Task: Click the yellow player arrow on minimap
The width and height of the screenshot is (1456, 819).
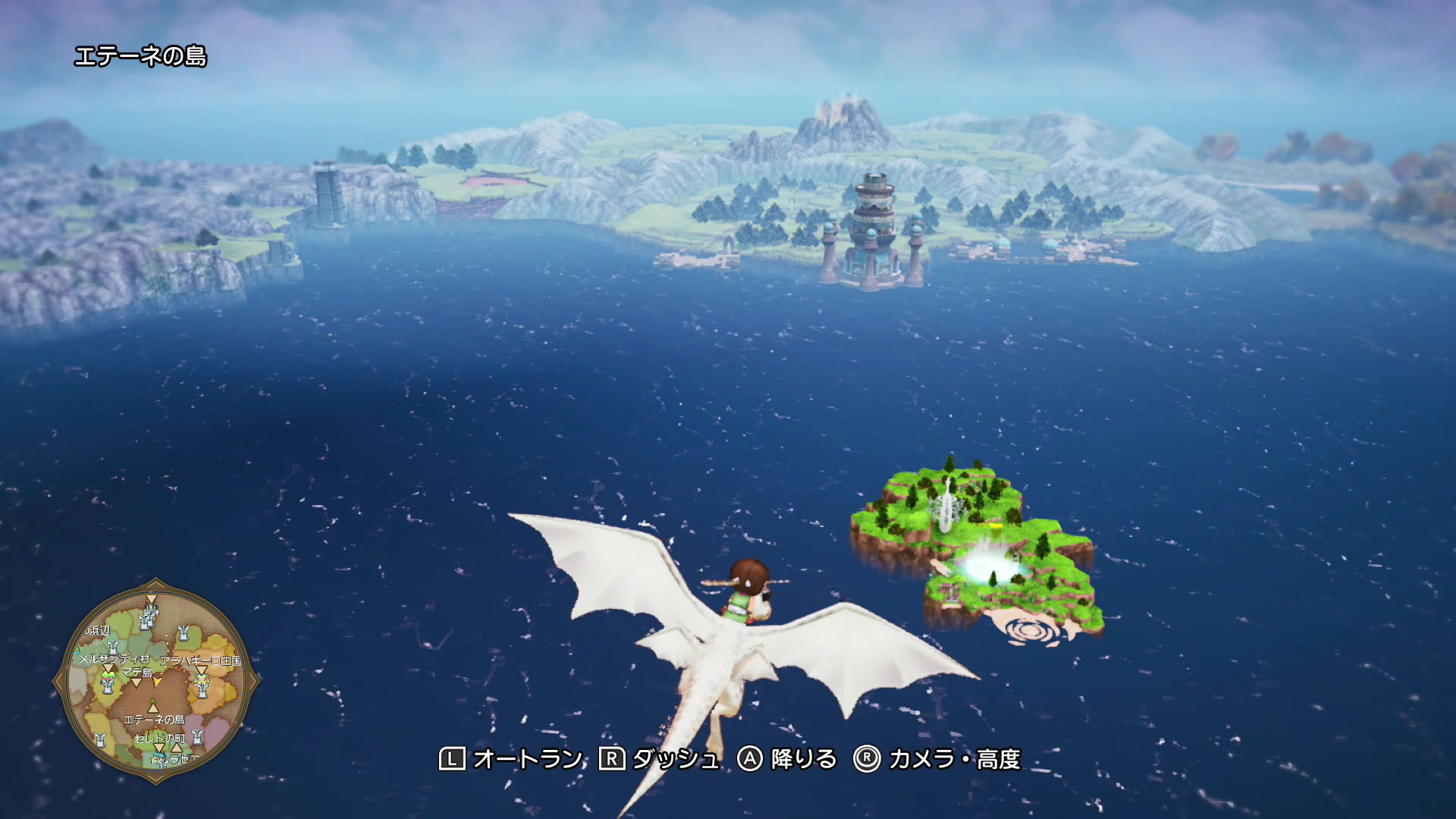Action: (157, 682)
